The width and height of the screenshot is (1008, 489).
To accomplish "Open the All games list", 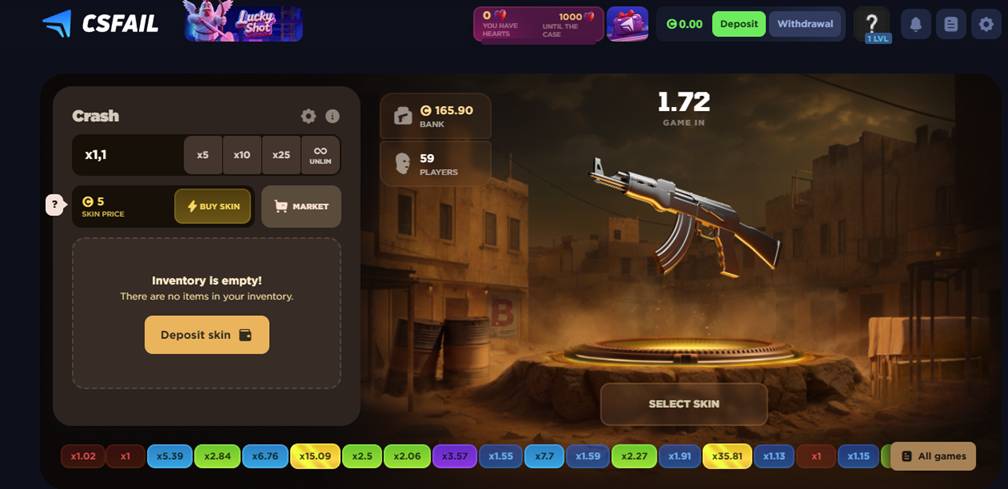I will click(x=933, y=456).
